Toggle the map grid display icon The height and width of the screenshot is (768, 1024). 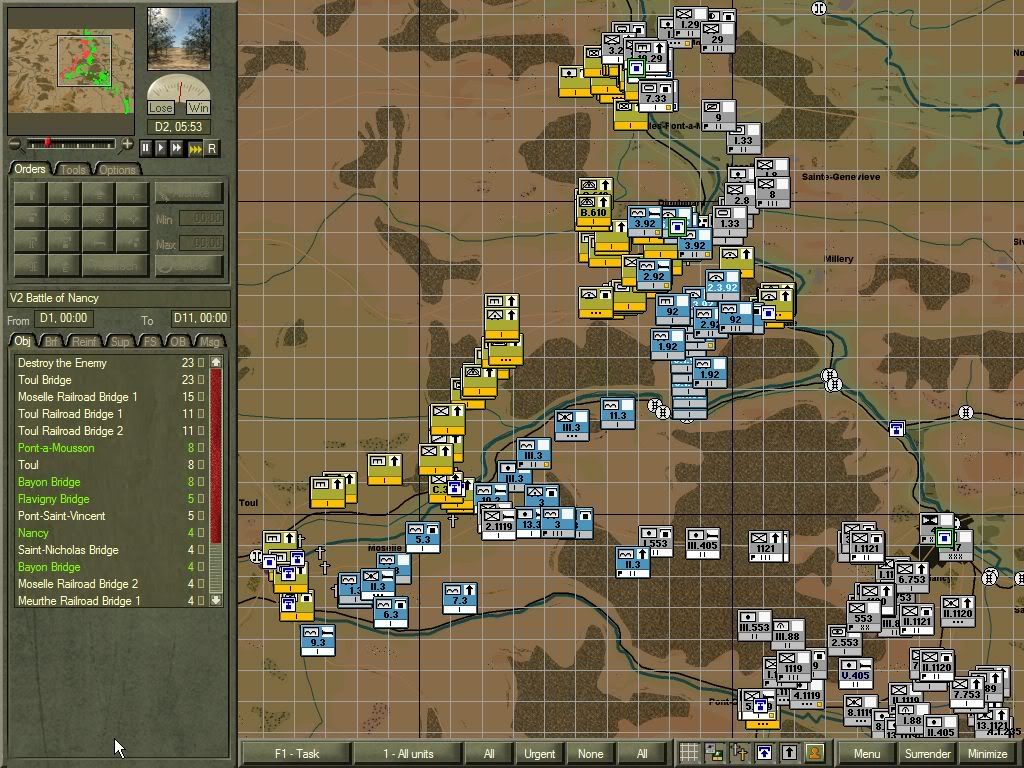(x=689, y=753)
